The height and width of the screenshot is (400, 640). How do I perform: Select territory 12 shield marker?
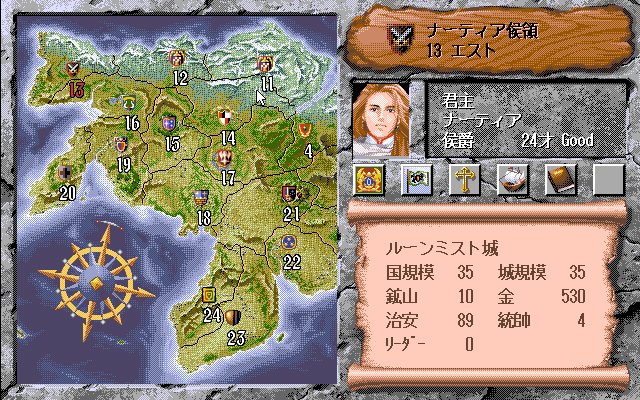[179, 59]
